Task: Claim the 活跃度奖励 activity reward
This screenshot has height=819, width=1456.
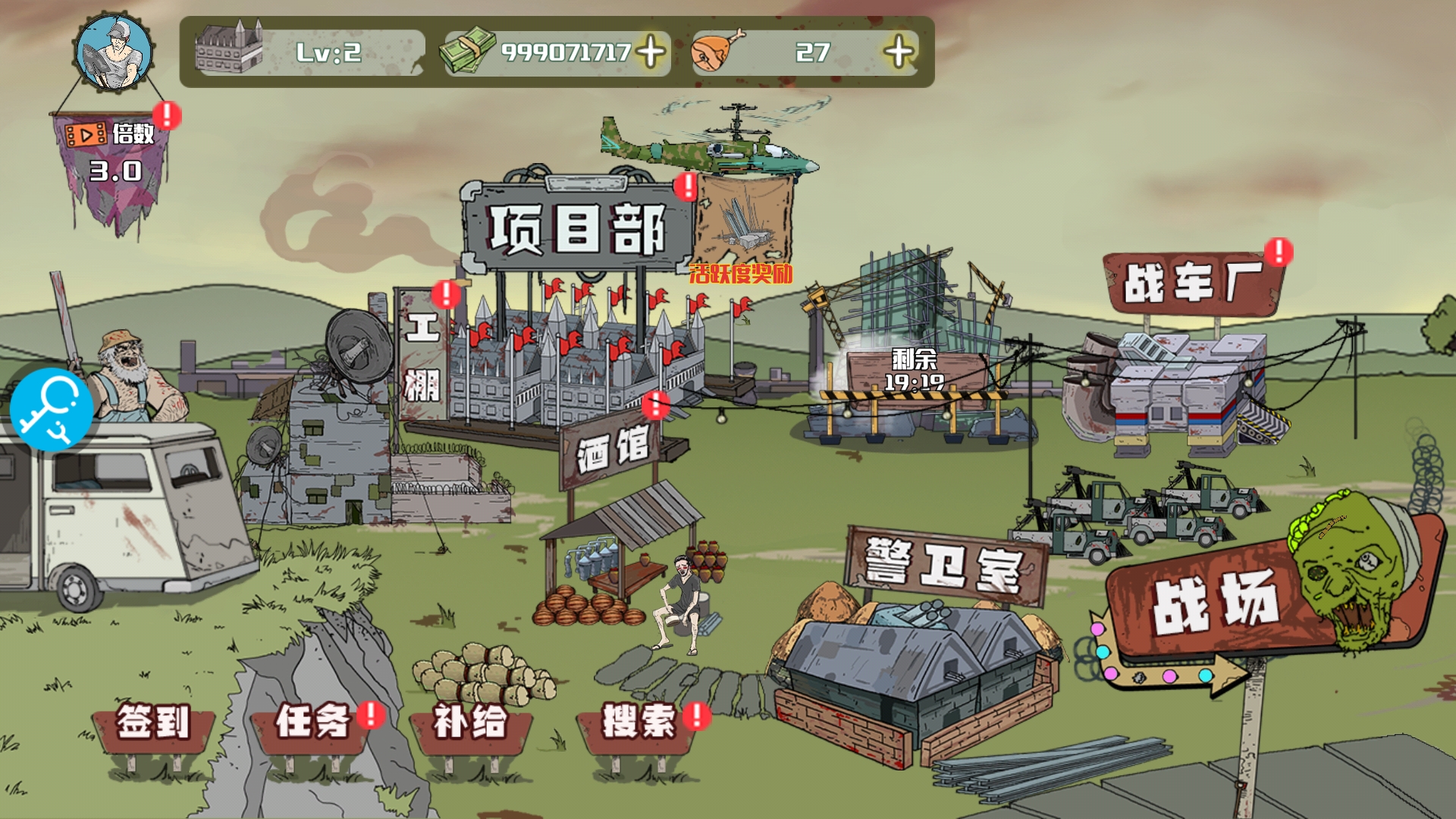Action: 742,227
